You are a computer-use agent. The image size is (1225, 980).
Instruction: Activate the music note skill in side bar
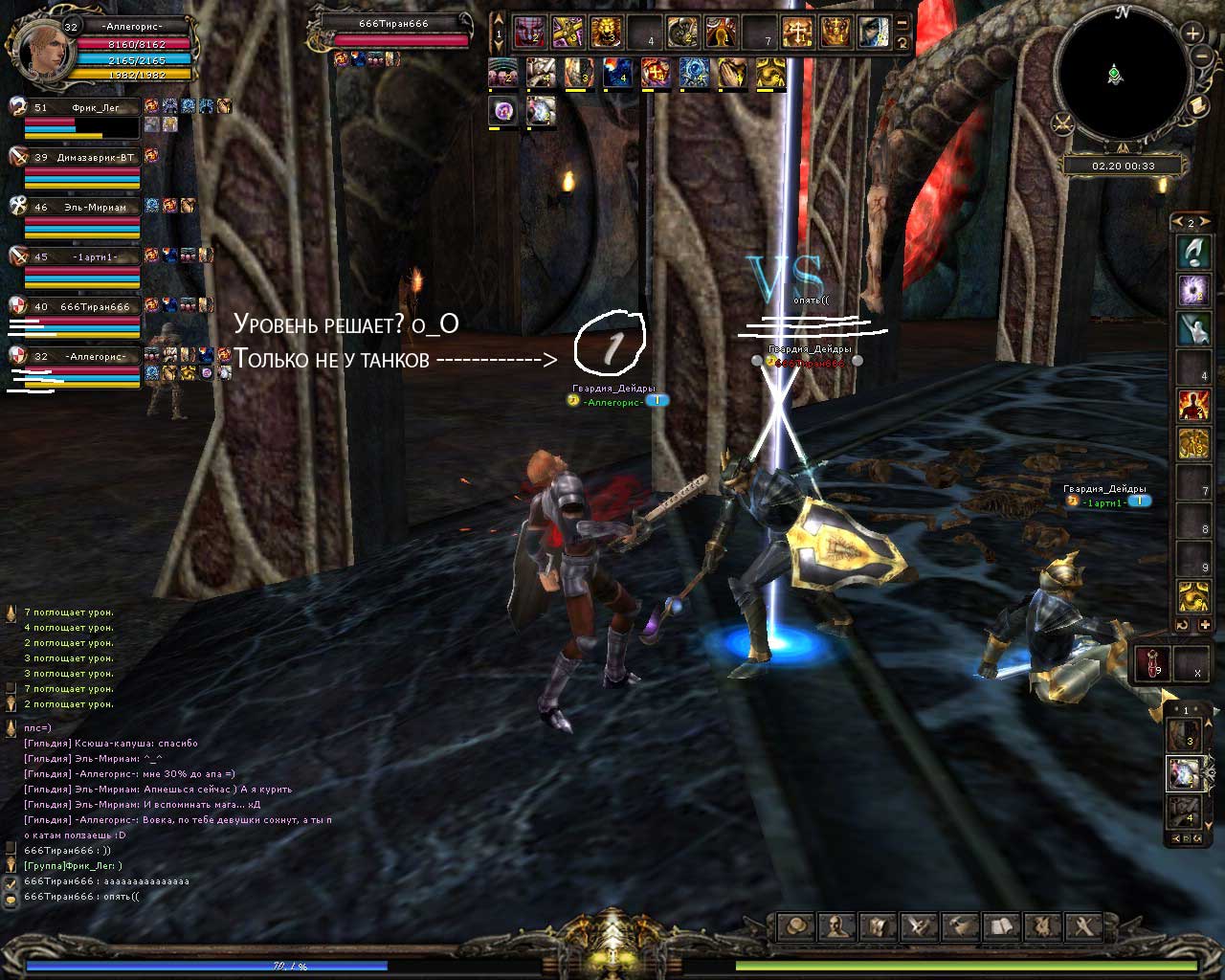[x=1193, y=252]
